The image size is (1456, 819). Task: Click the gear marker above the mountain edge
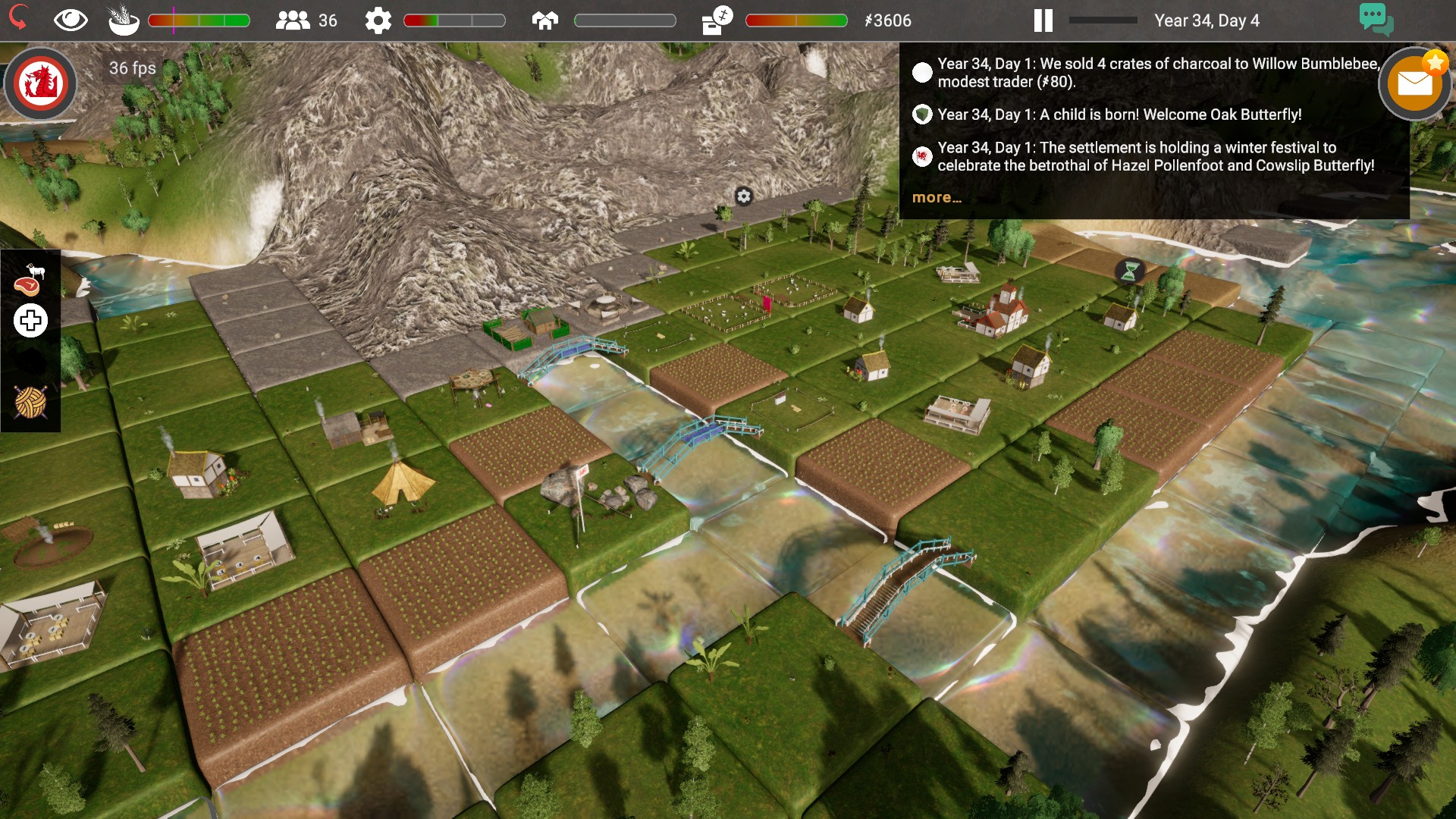click(x=744, y=196)
